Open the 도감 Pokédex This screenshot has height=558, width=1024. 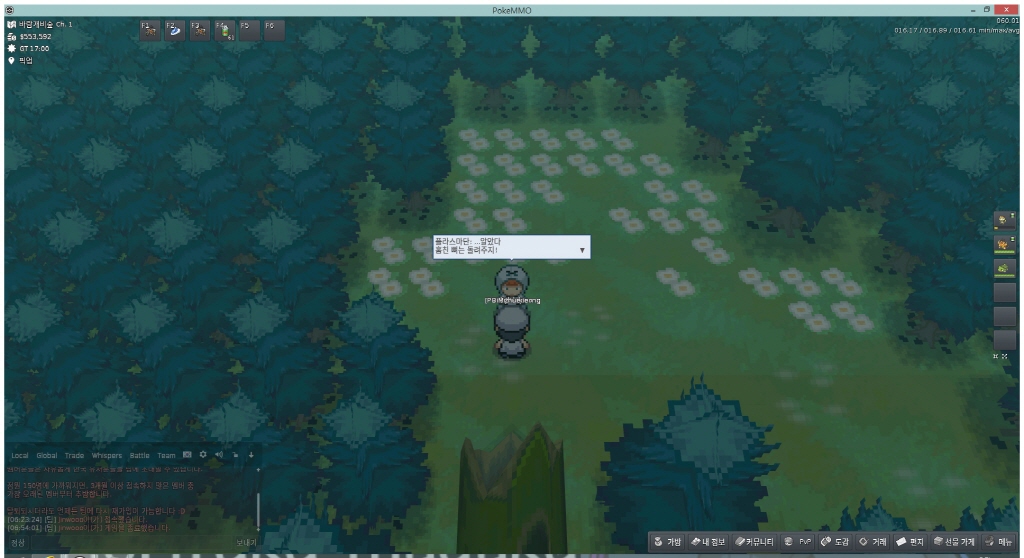835,542
